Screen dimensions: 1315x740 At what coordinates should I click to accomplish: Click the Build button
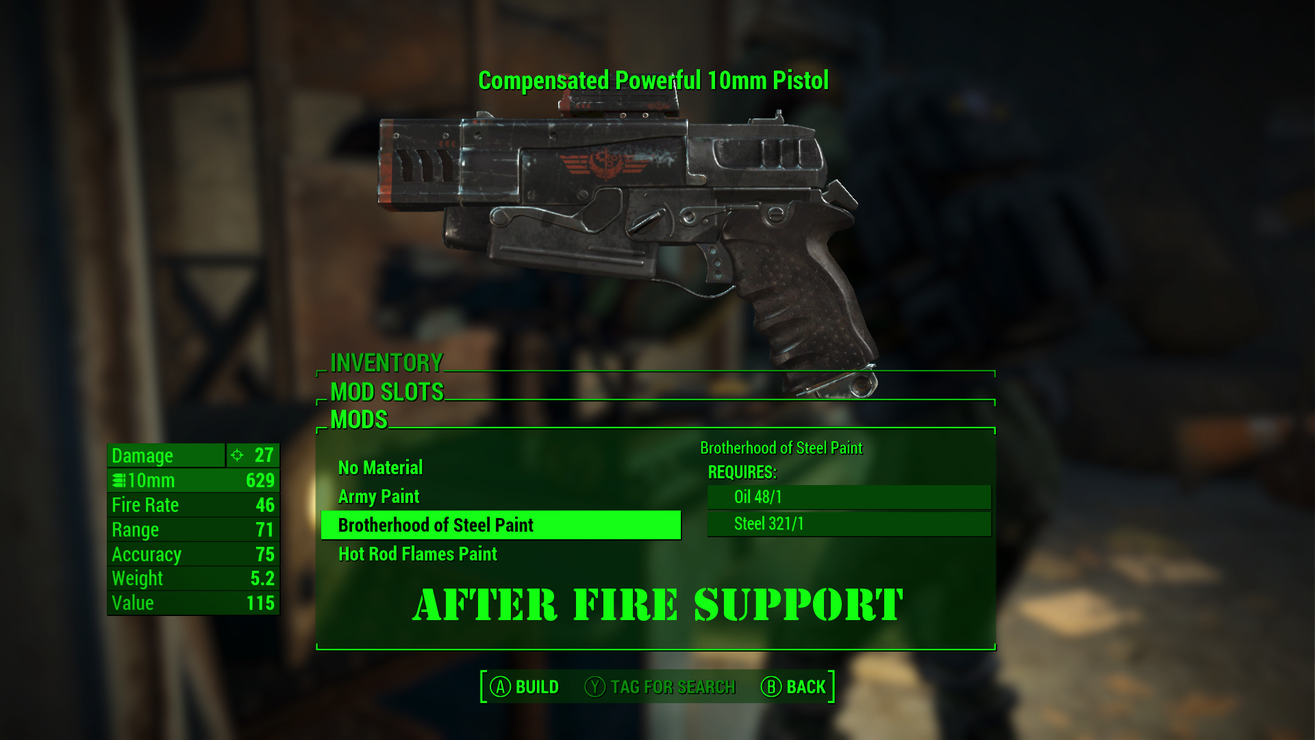[524, 687]
